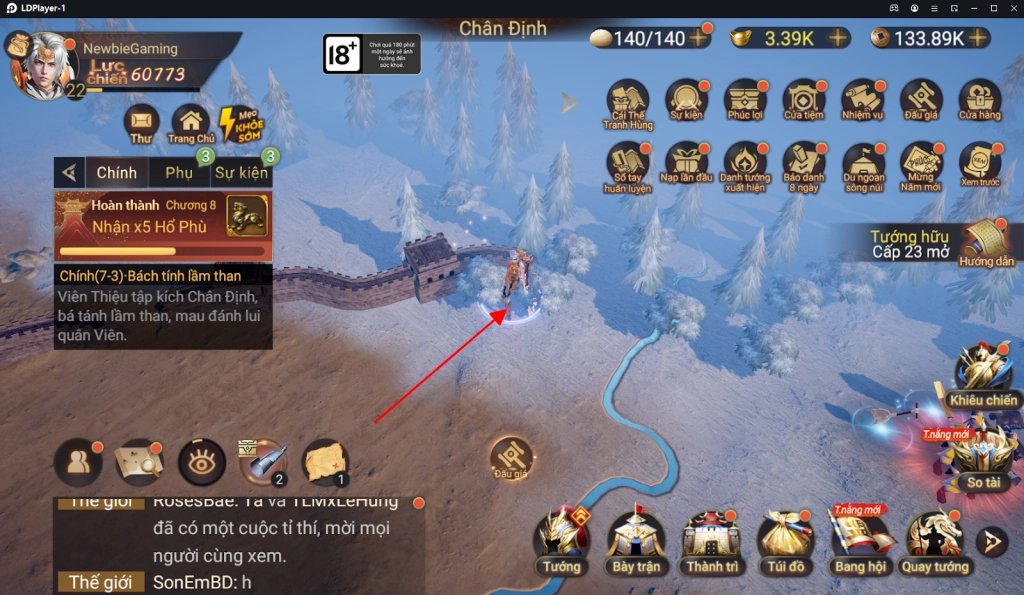Add more gold ingots with plus button

pyautogui.click(x=837, y=38)
